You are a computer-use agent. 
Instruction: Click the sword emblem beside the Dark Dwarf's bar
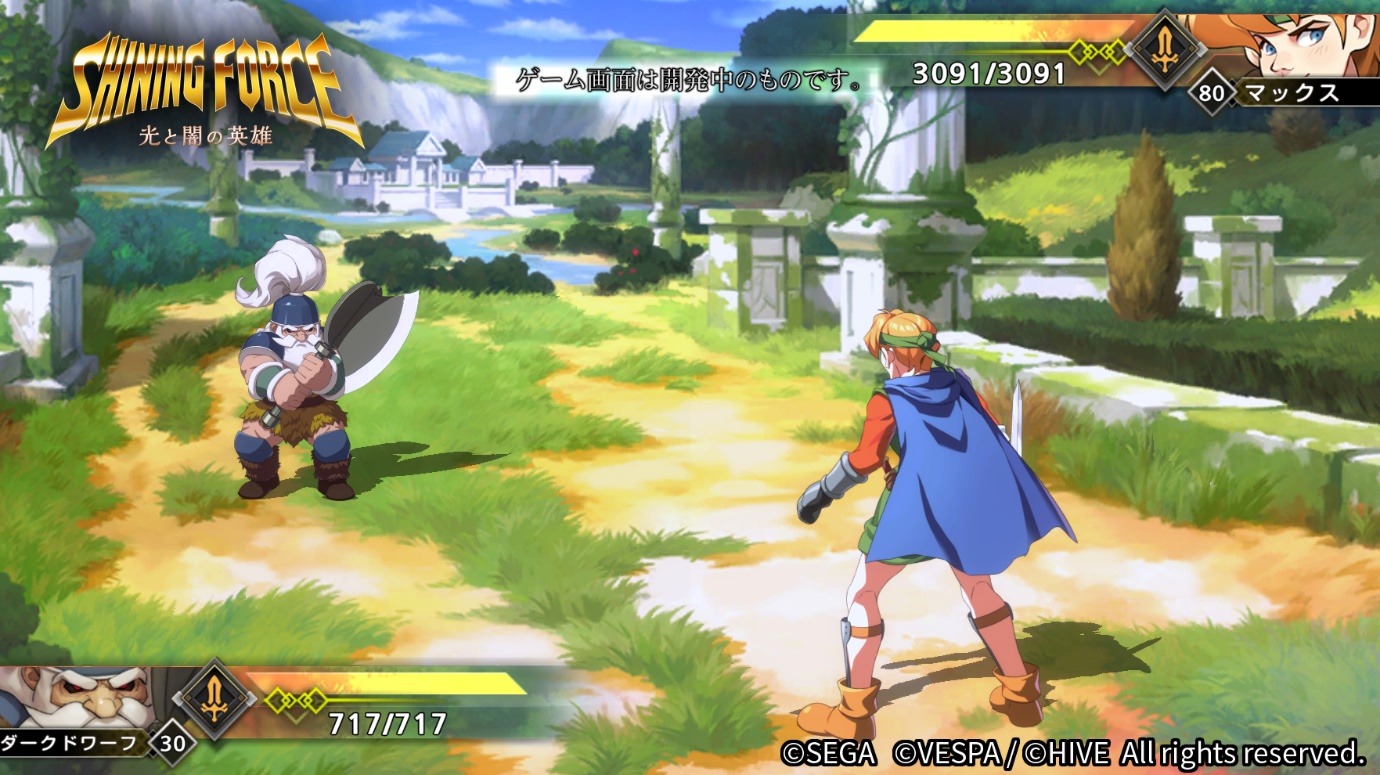coord(215,699)
